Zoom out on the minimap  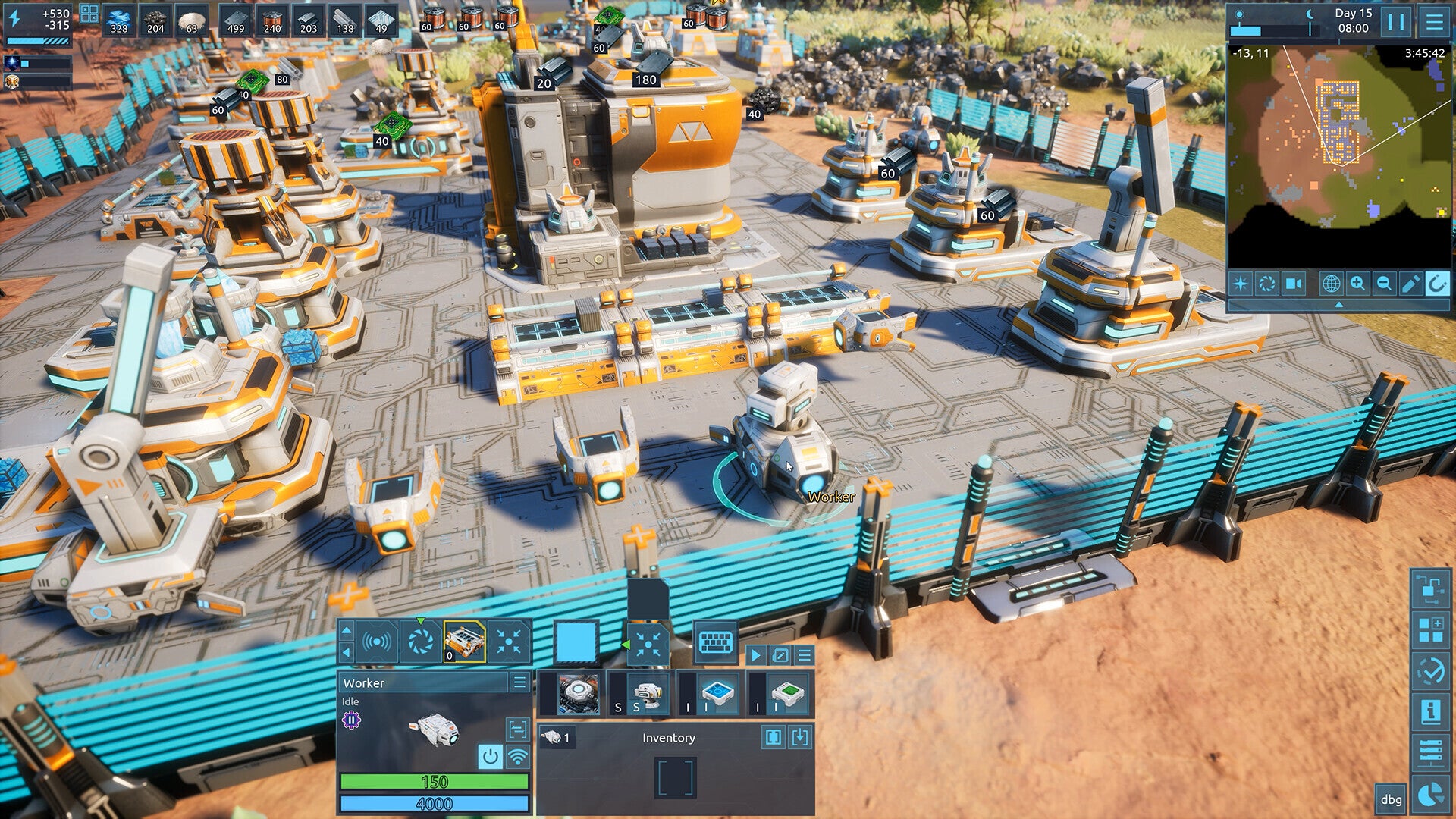point(1384,284)
